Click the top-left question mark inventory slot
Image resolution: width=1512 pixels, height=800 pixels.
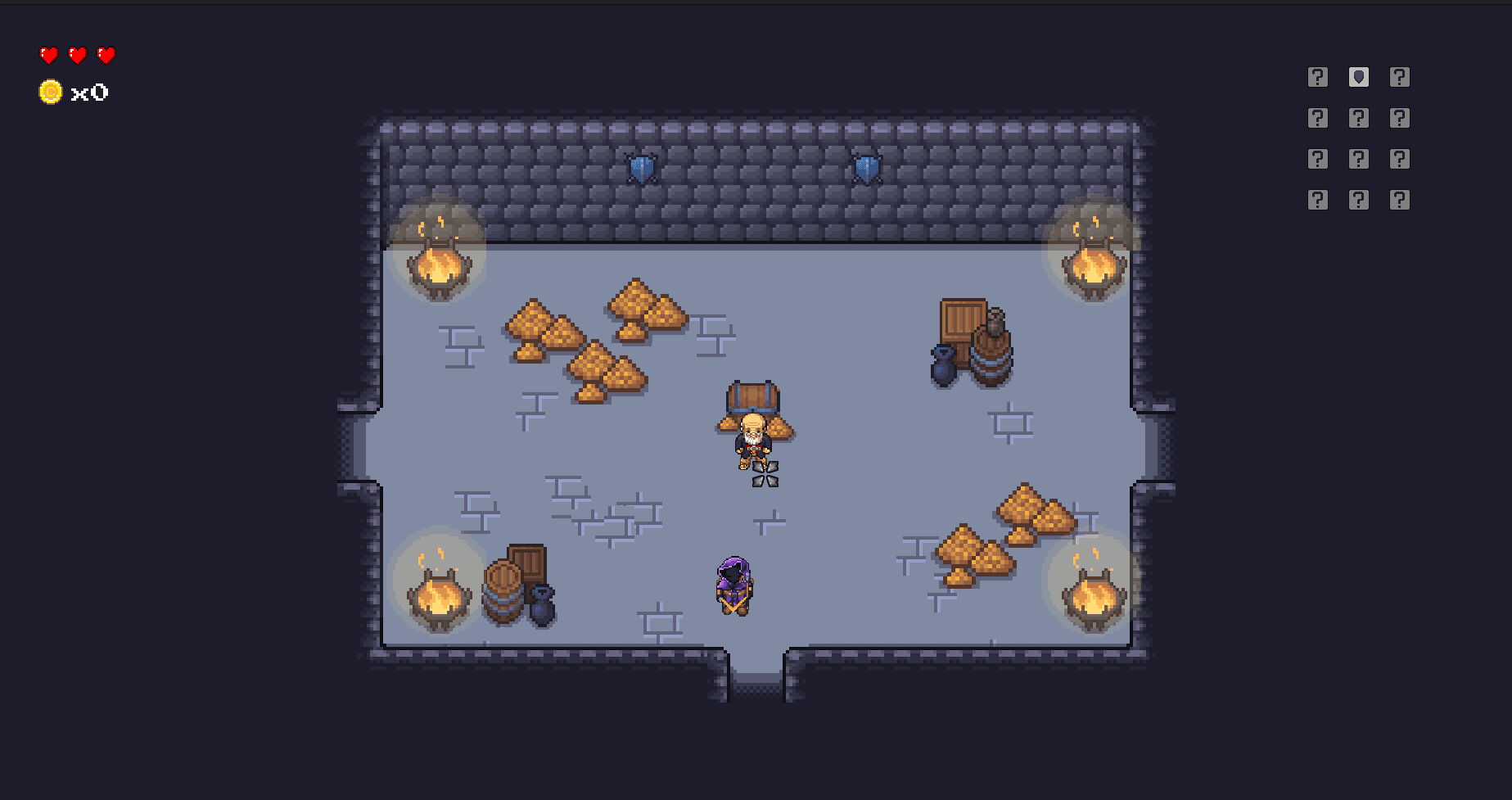coord(1318,76)
